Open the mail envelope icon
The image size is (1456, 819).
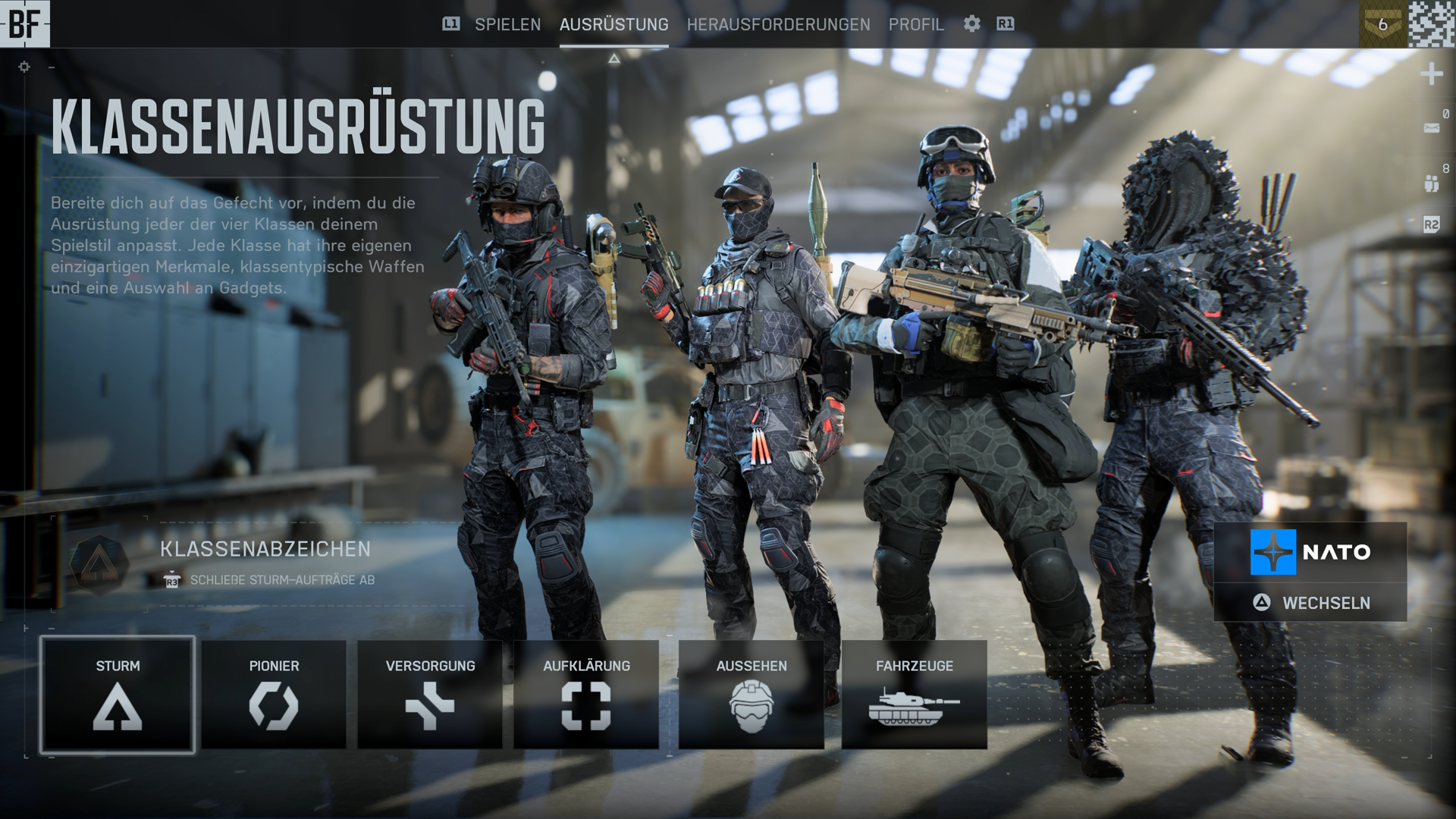[x=1431, y=128]
